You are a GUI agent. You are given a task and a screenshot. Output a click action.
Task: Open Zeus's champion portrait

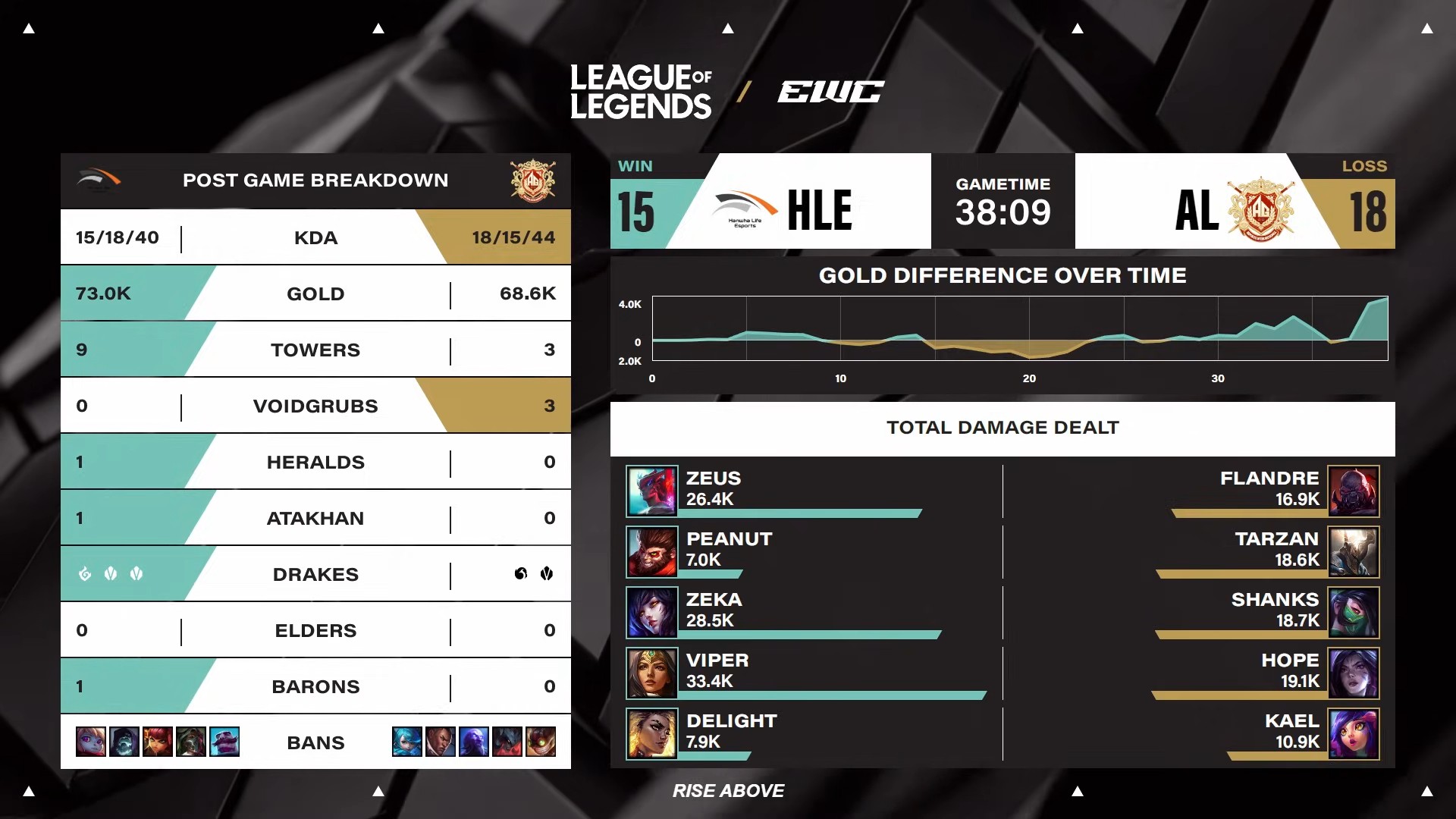pos(652,491)
